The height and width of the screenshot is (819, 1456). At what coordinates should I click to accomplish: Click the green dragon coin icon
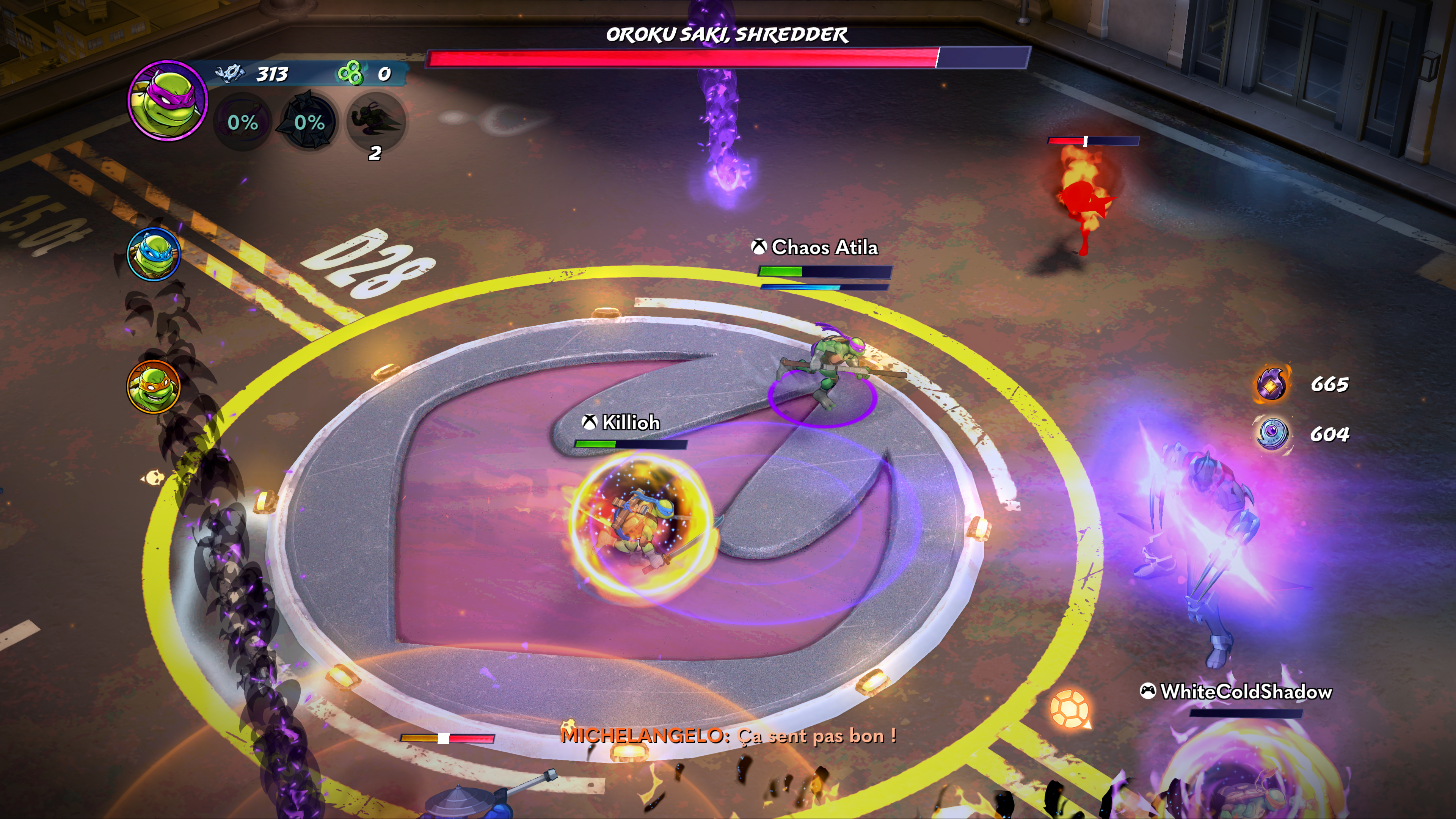click(350, 74)
